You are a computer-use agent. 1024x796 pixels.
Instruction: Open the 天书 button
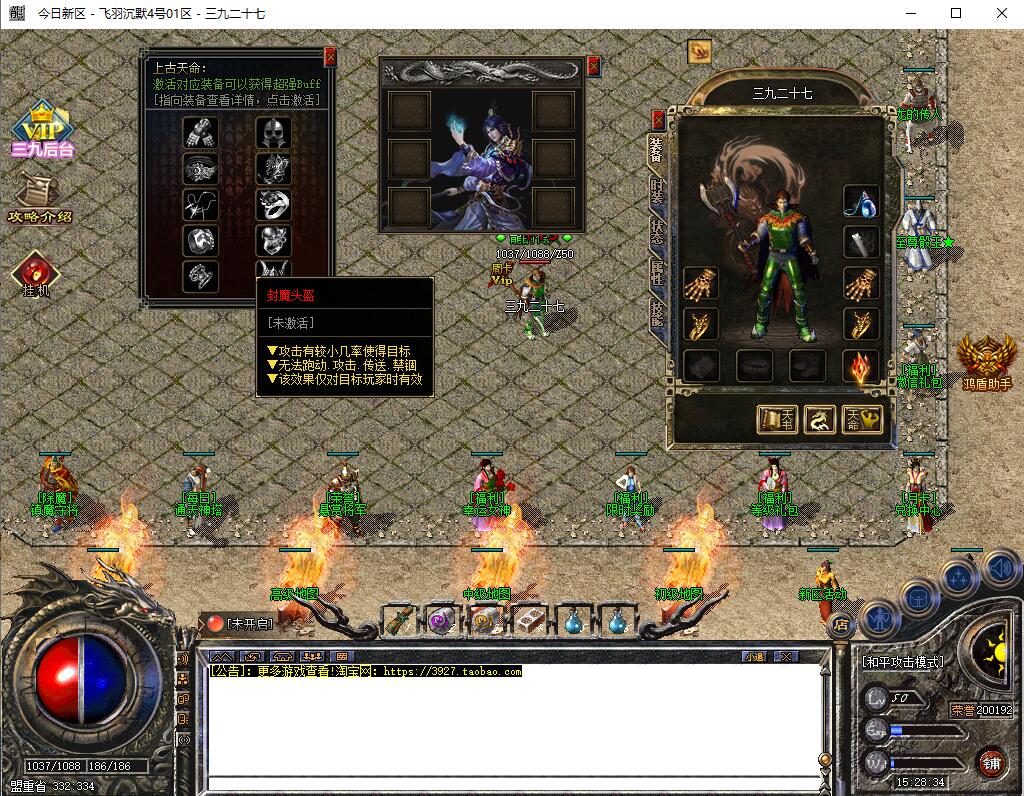coord(777,420)
